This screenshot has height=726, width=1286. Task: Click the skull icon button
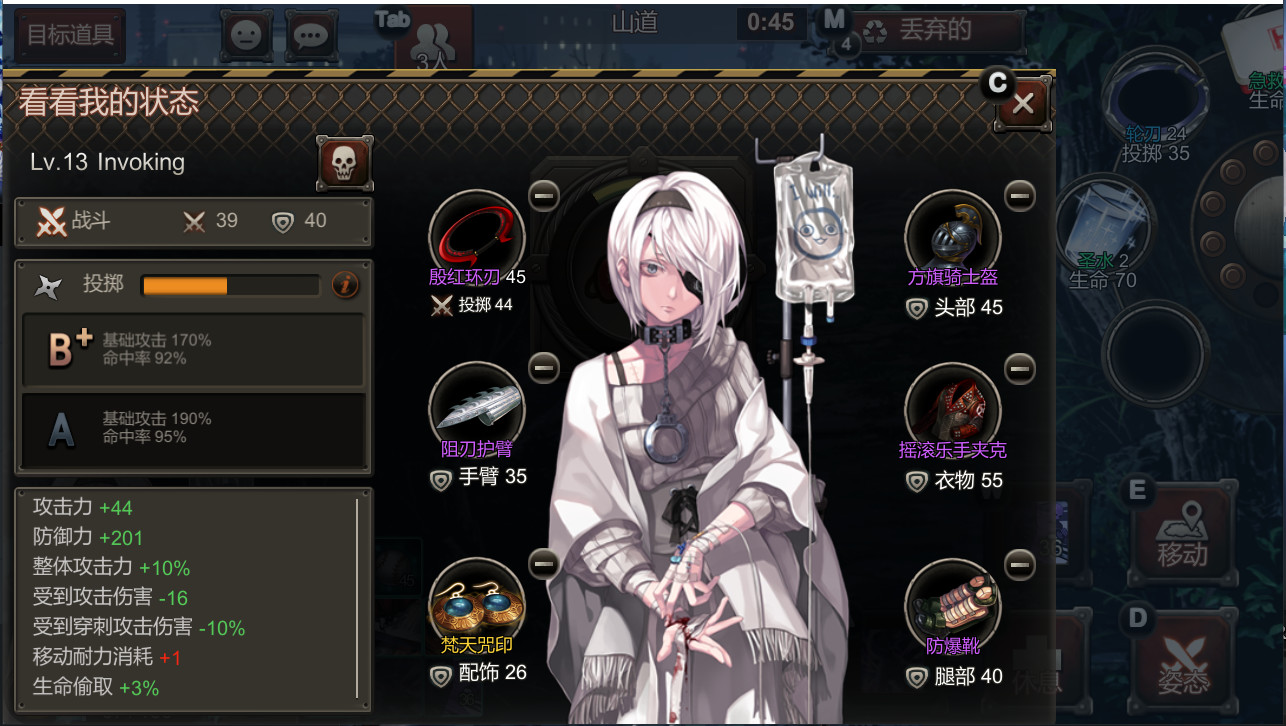[x=344, y=163]
